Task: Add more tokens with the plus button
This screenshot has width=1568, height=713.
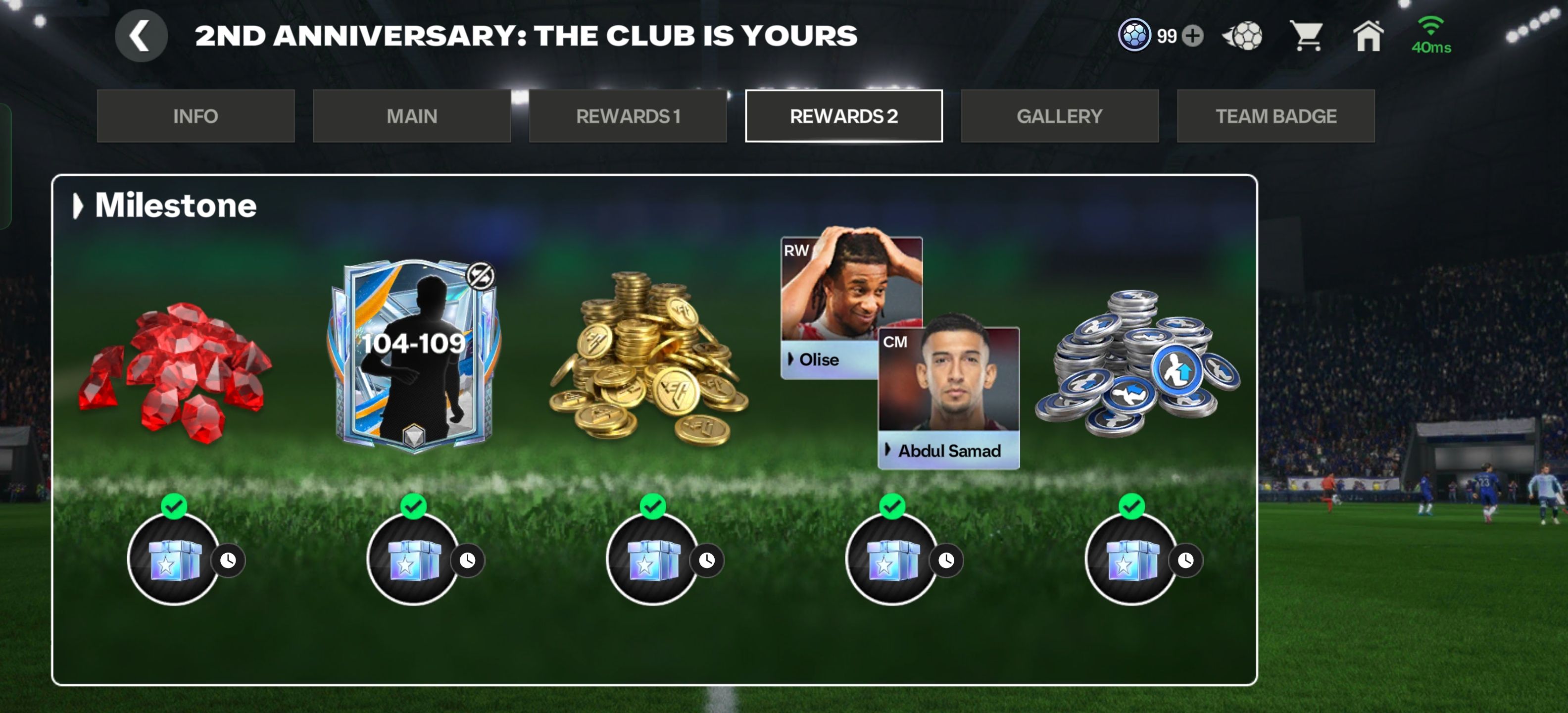Action: click(x=1192, y=36)
